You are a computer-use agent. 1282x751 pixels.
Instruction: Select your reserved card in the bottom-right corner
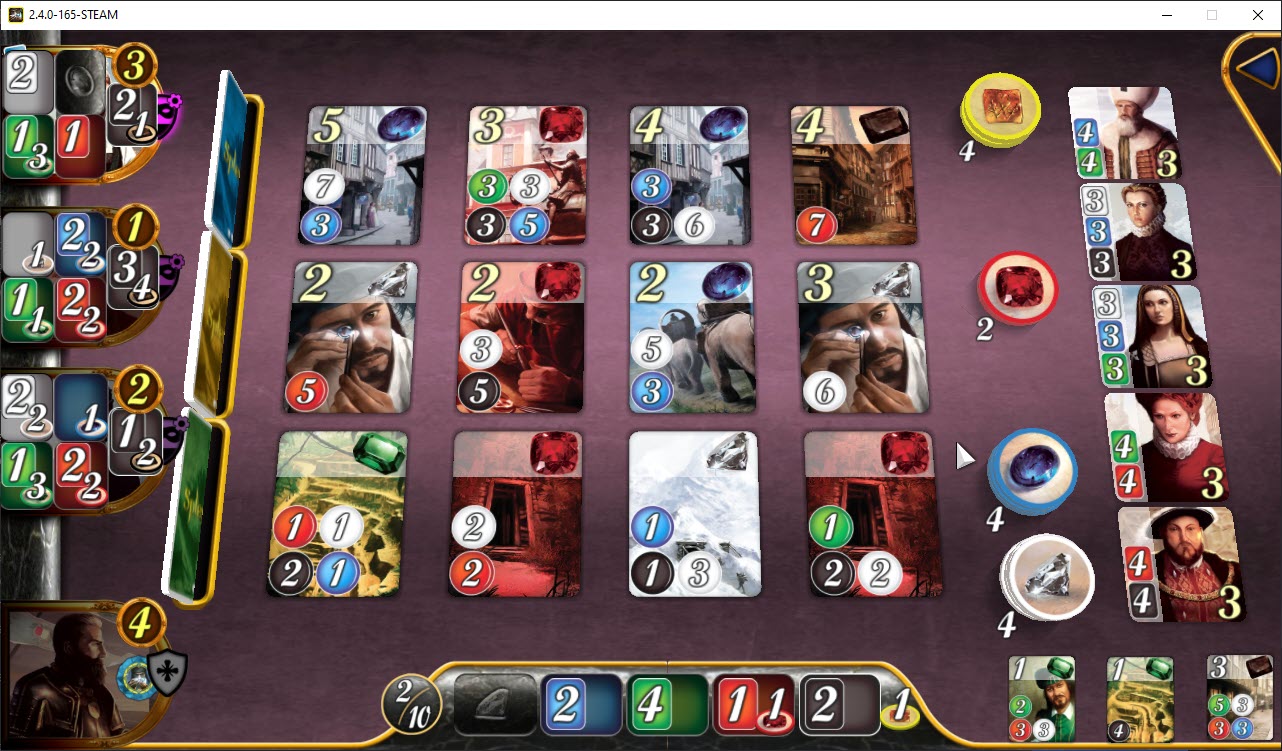click(x=1238, y=697)
